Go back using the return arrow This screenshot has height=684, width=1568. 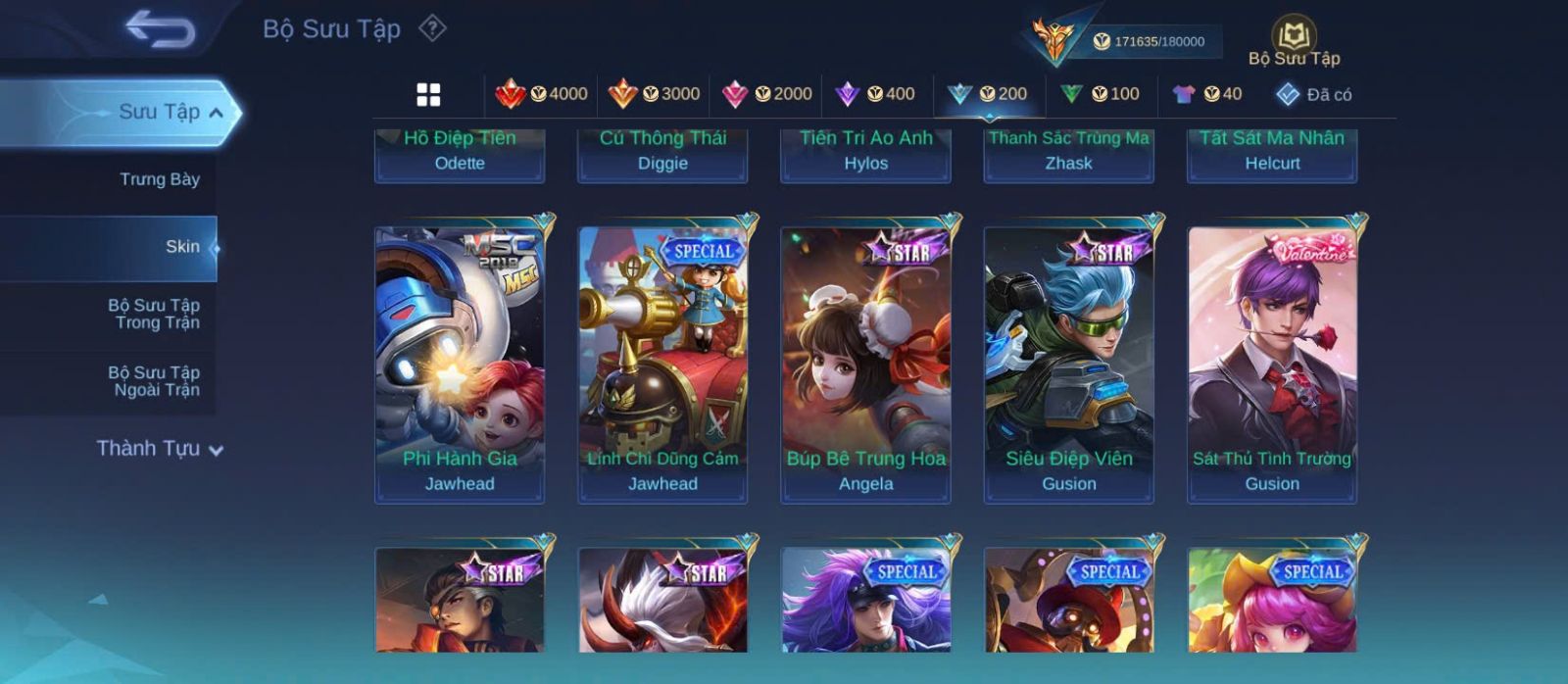click(161, 29)
